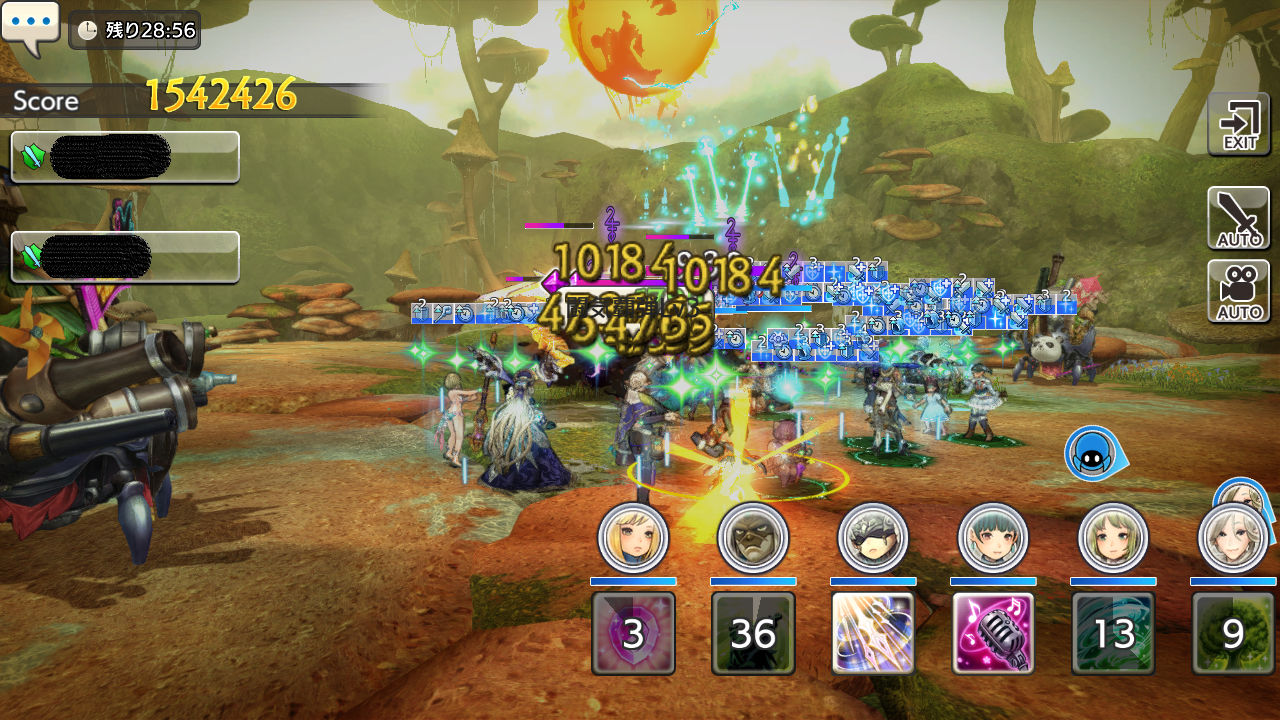Image resolution: width=1280 pixels, height=720 pixels.
Task: Select the masked brute character portrait
Action: coord(753,538)
